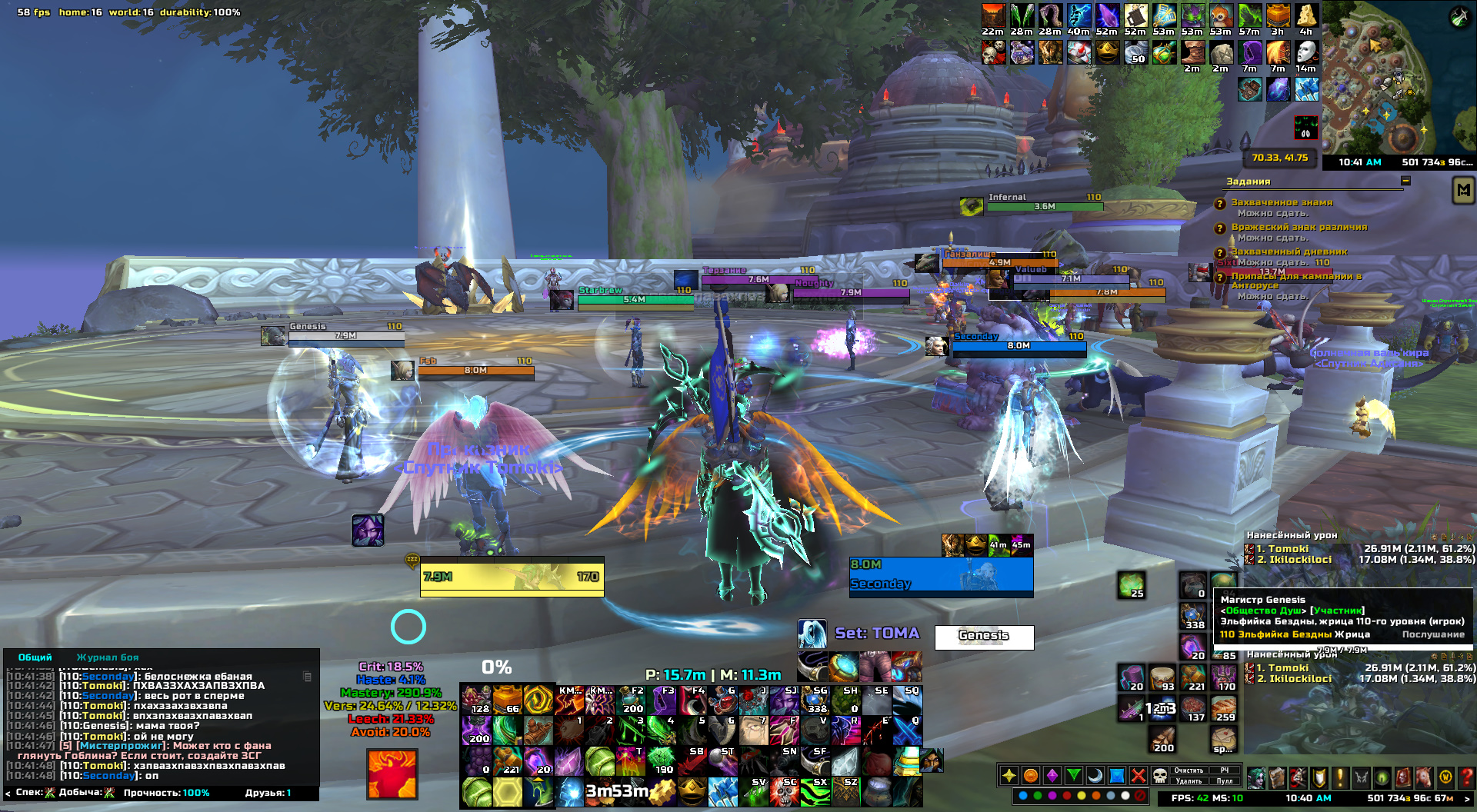Select the red X raid marker

1139,776
